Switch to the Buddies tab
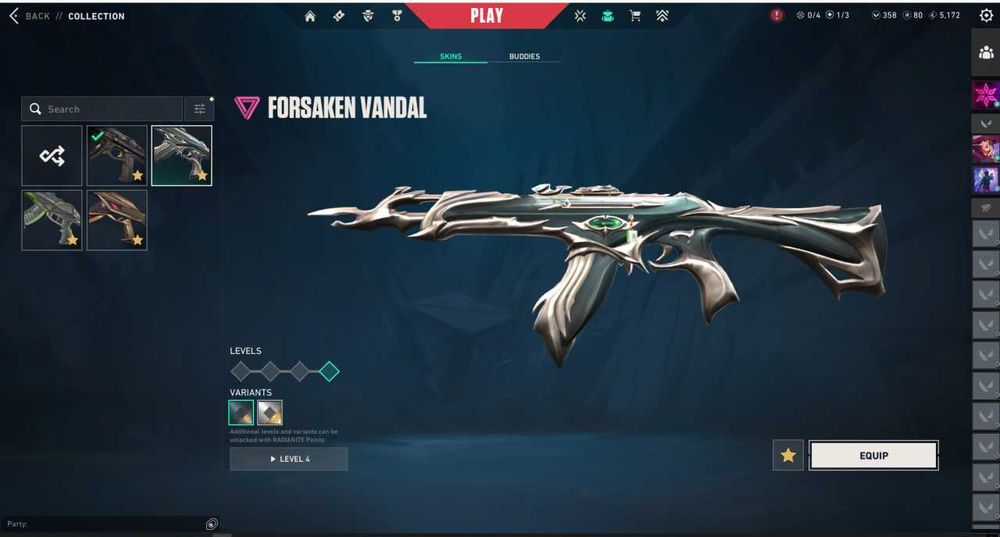This screenshot has width=1000, height=537. pyautogui.click(x=524, y=57)
